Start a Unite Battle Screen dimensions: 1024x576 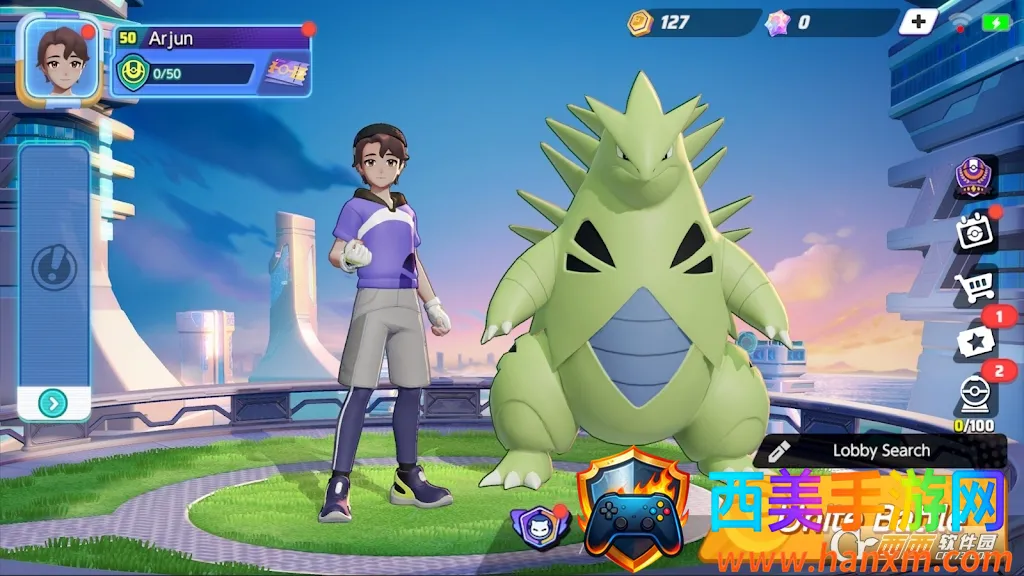coord(860,520)
